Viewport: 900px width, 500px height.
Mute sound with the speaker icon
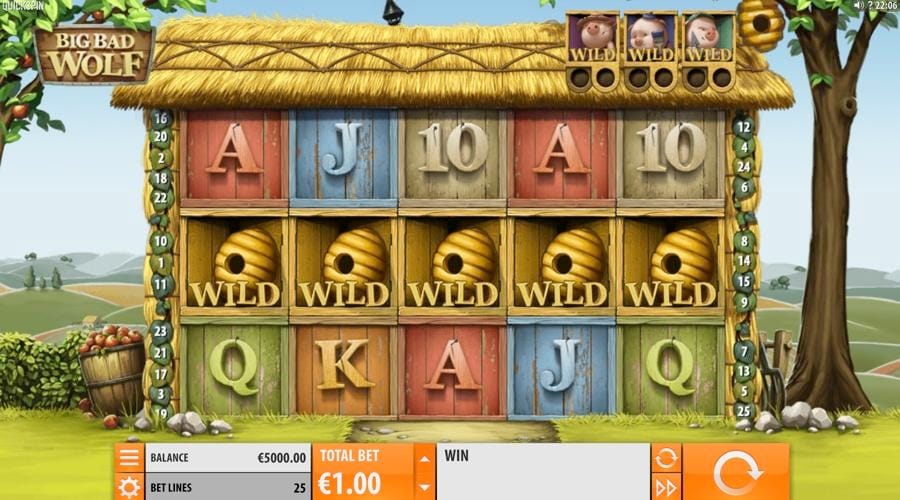click(857, 6)
